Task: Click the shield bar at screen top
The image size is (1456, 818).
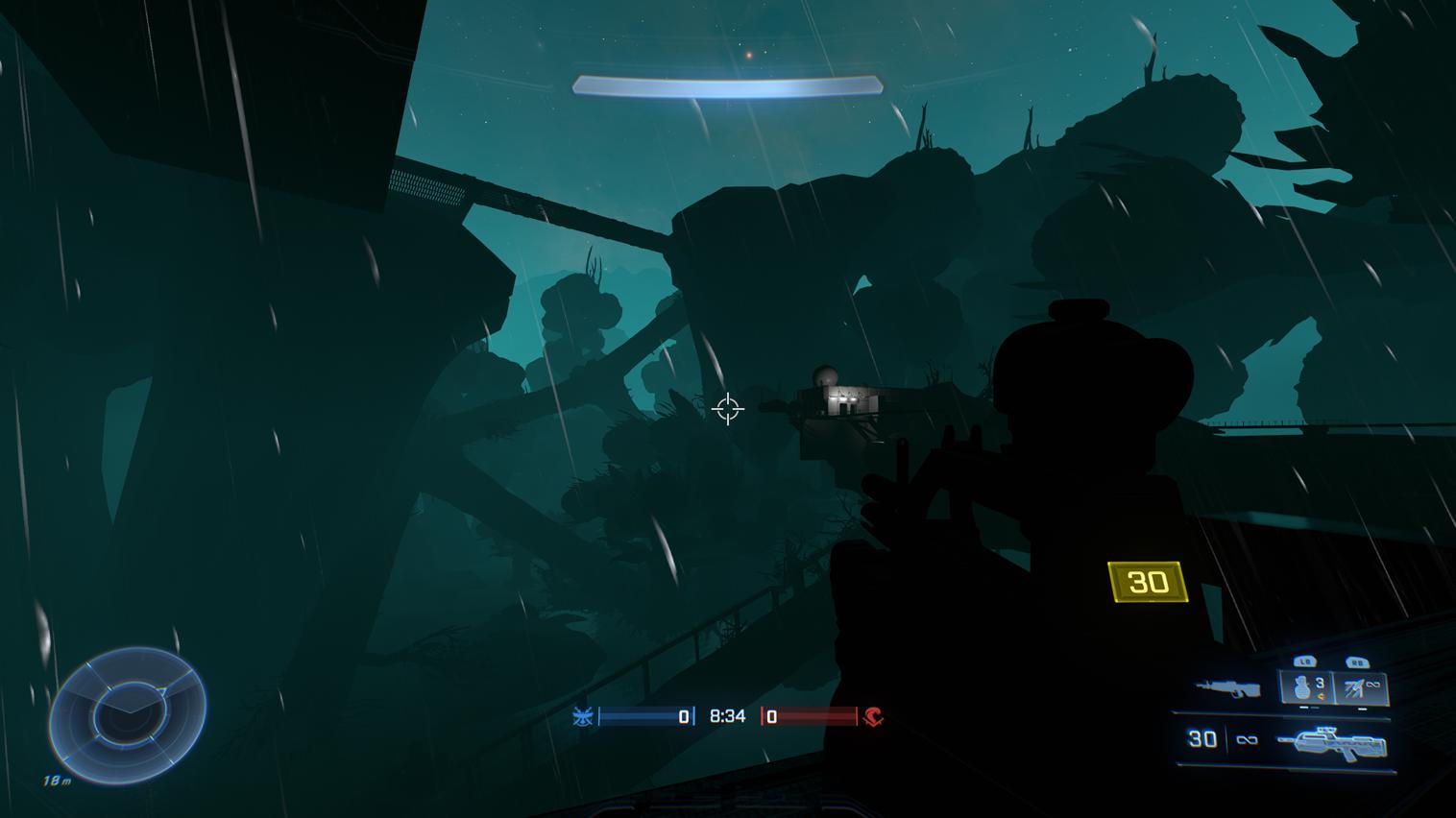Action: (x=727, y=86)
